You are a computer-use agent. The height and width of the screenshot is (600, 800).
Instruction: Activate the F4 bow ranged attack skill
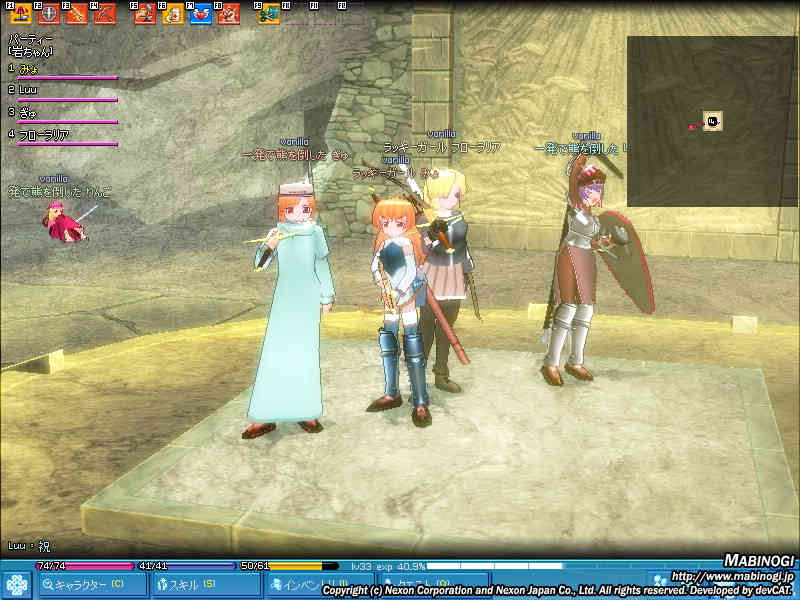104,14
